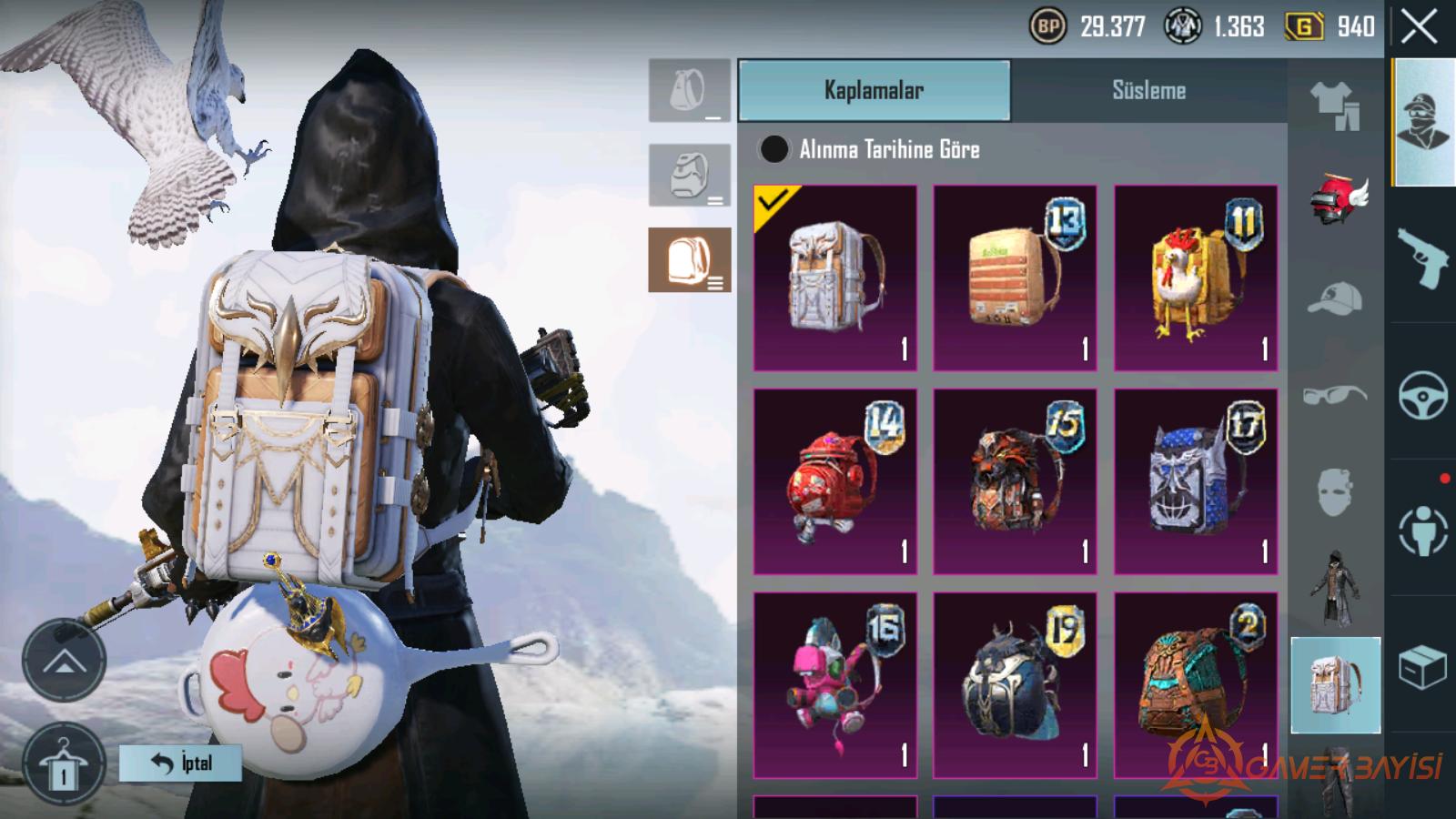Choose the pink robot backpack skin
The image size is (1456, 819).
point(834,685)
